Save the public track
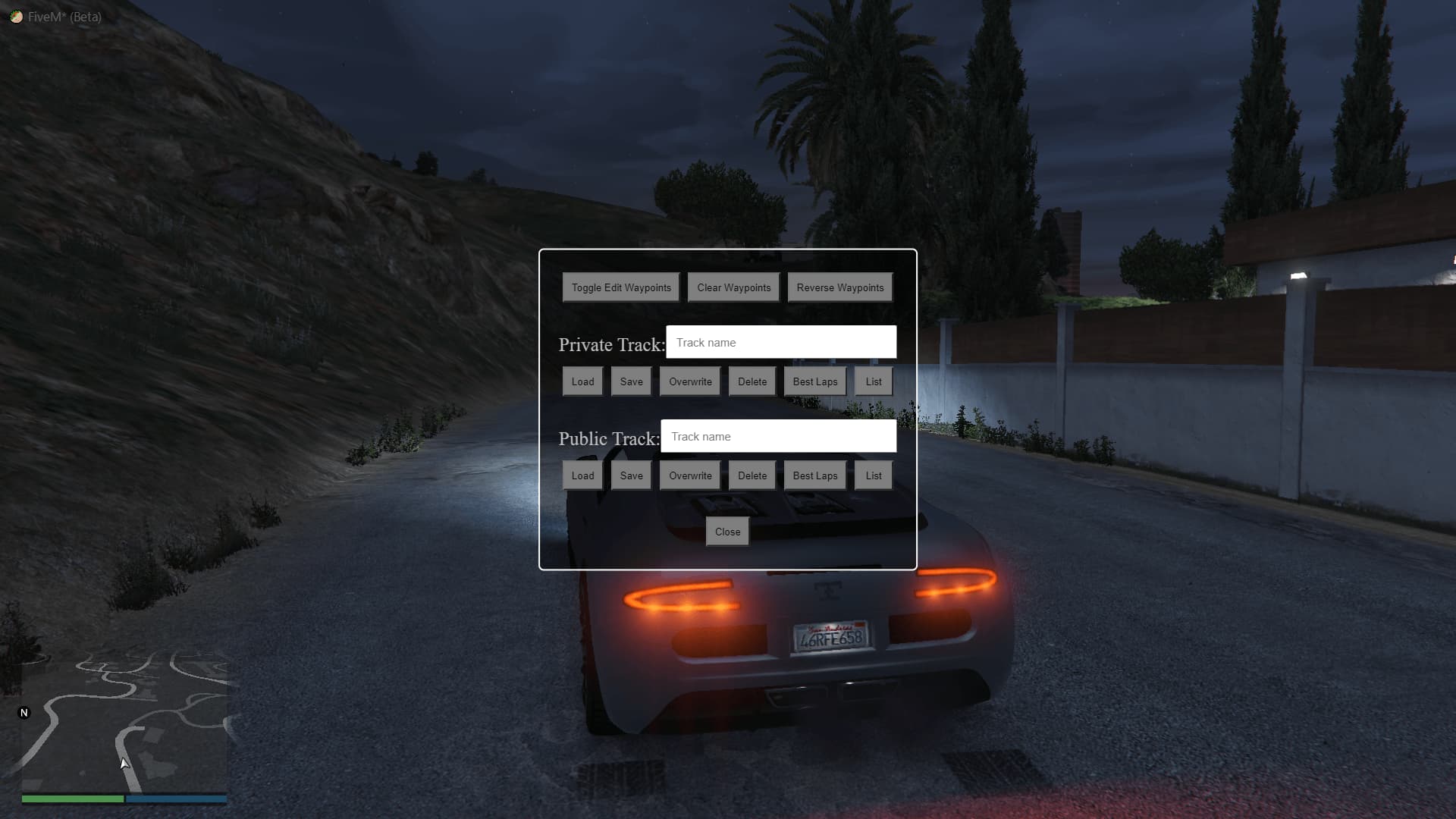This screenshot has width=1456, height=819. [630, 475]
